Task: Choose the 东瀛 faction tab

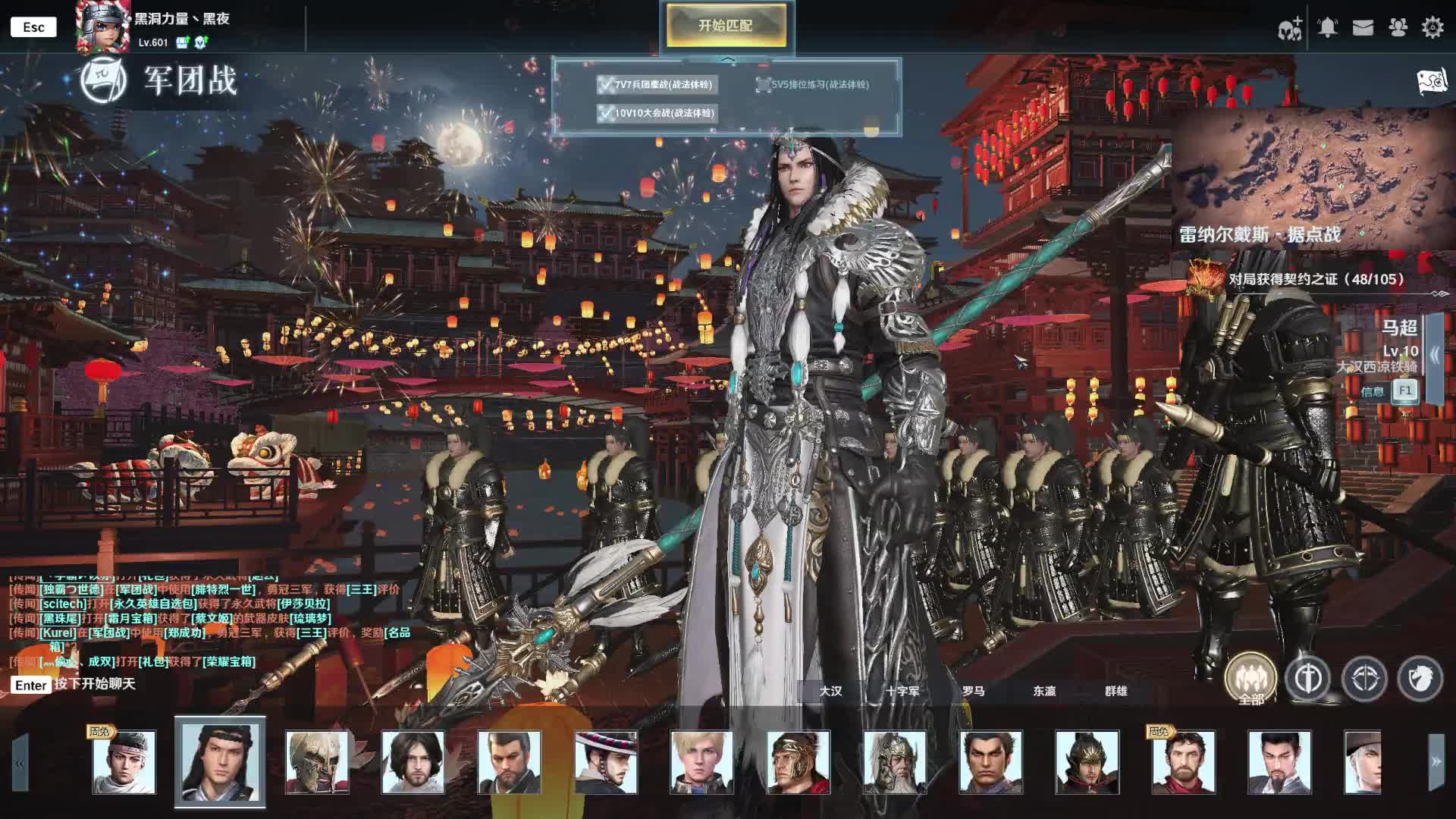Action: [1044, 691]
